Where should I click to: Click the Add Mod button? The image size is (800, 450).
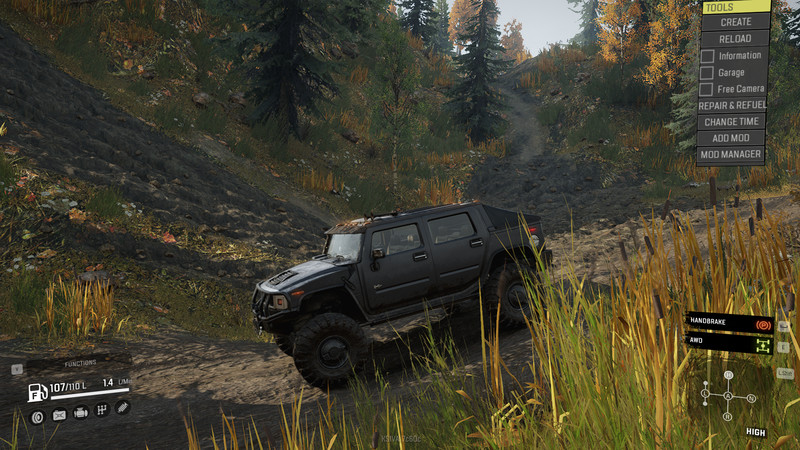point(732,138)
